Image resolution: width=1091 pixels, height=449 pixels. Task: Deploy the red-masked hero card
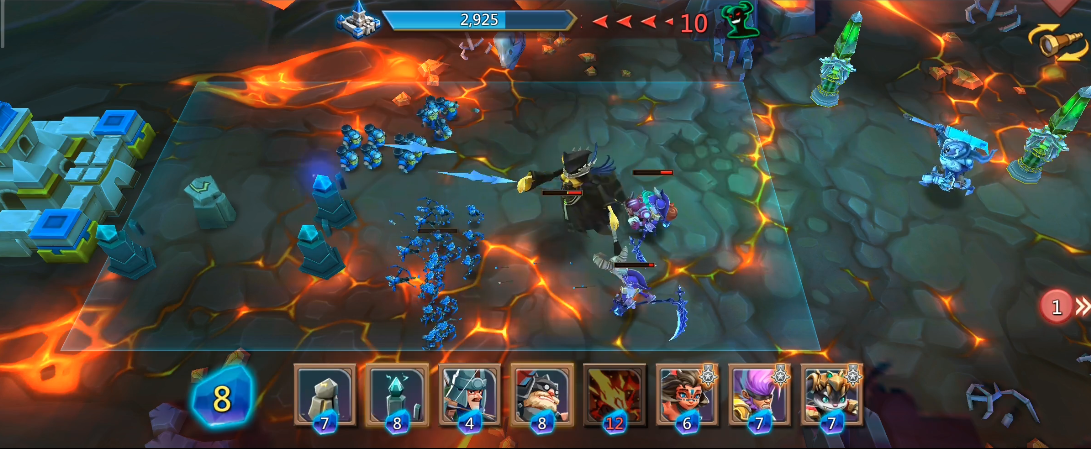pyautogui.click(x=686, y=395)
